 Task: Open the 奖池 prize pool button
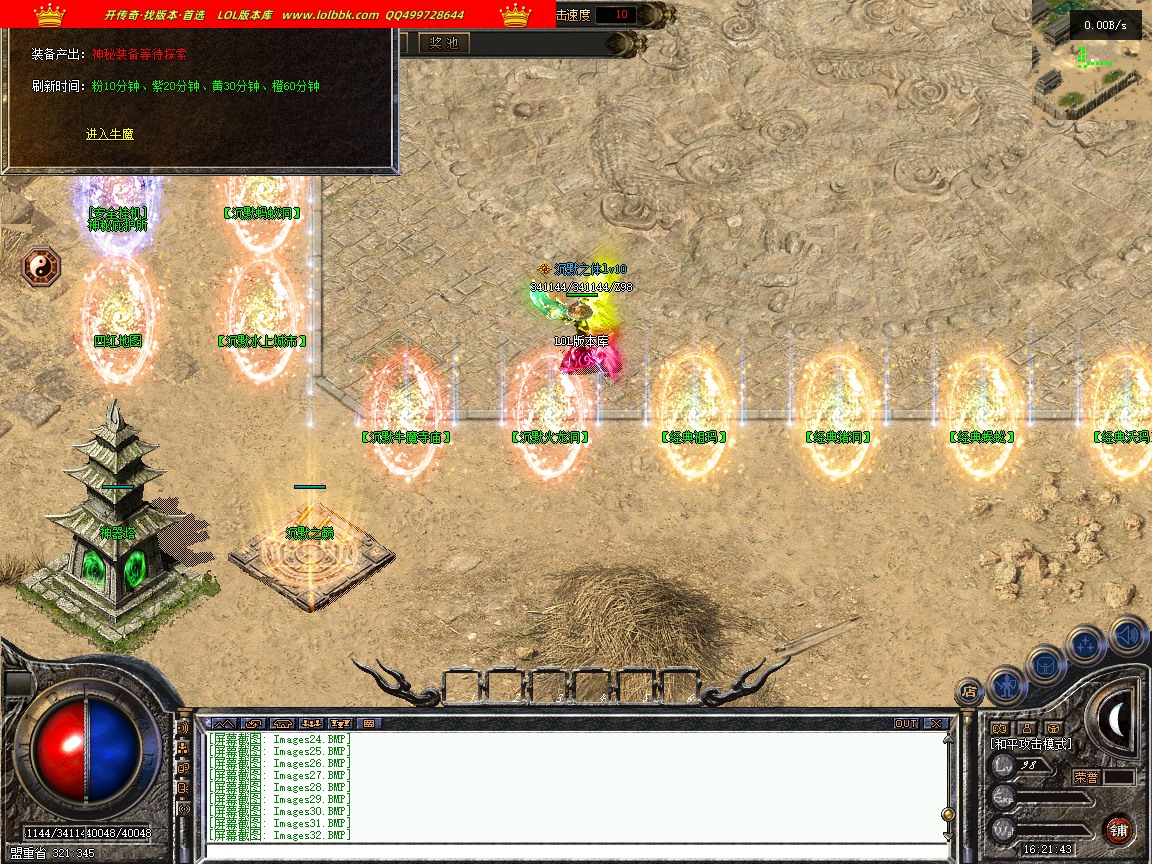click(443, 43)
